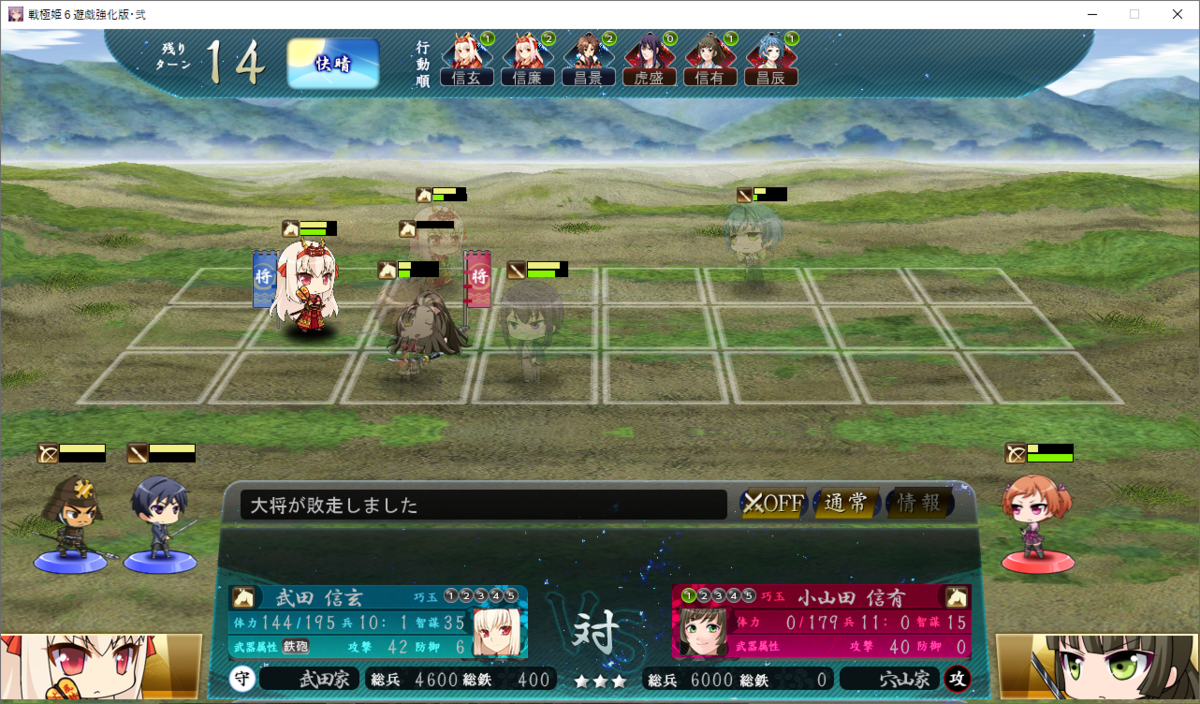Viewport: 1200px width, 704px height.
Task: Pick 虎盛 in the action order
Action: pos(649,60)
